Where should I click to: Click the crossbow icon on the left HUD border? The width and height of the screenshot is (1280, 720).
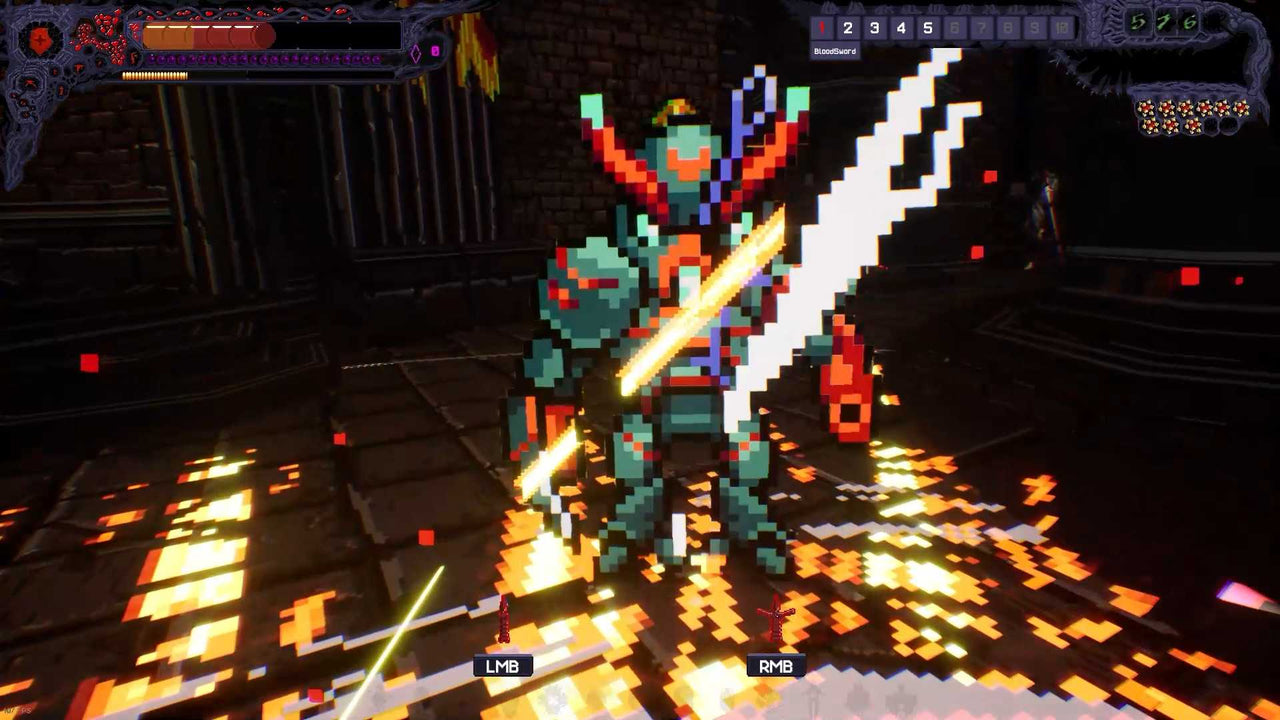coord(29,83)
